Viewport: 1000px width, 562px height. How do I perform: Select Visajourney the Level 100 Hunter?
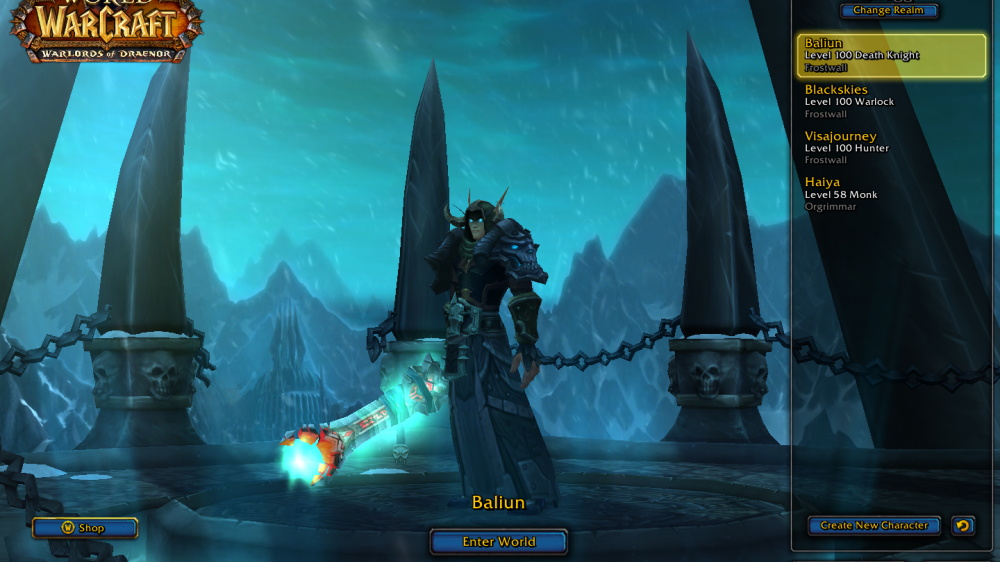tap(891, 148)
